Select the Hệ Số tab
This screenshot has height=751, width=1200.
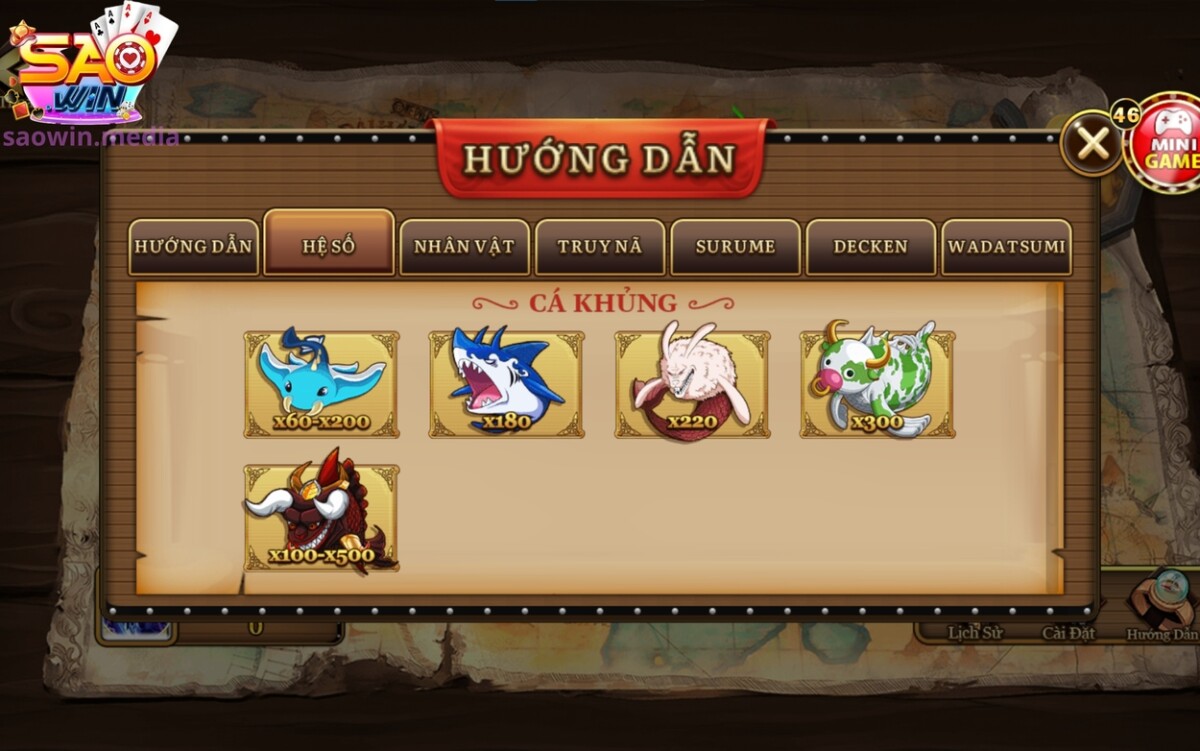[x=329, y=245]
